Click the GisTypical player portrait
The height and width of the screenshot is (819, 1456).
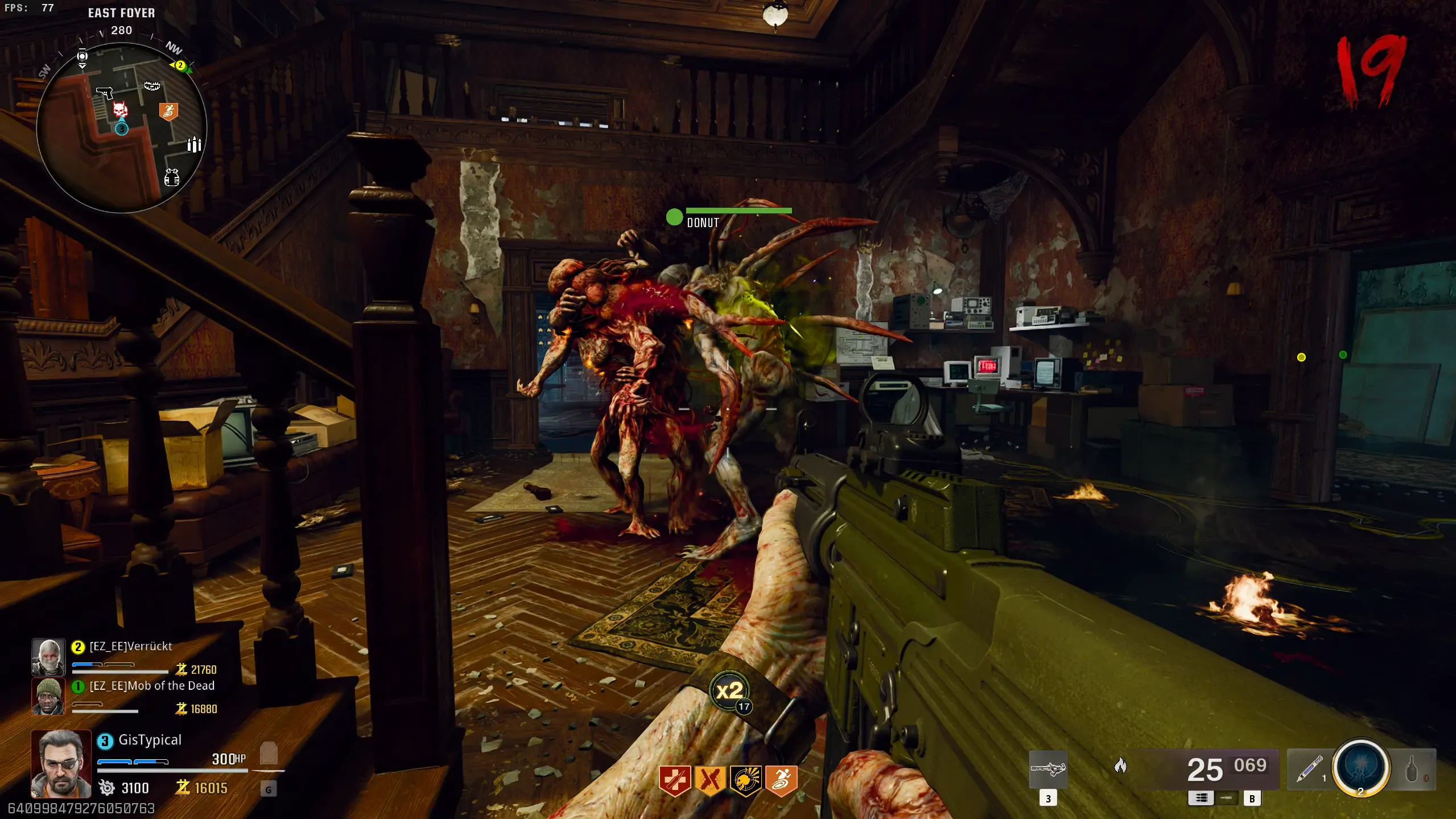[61, 764]
